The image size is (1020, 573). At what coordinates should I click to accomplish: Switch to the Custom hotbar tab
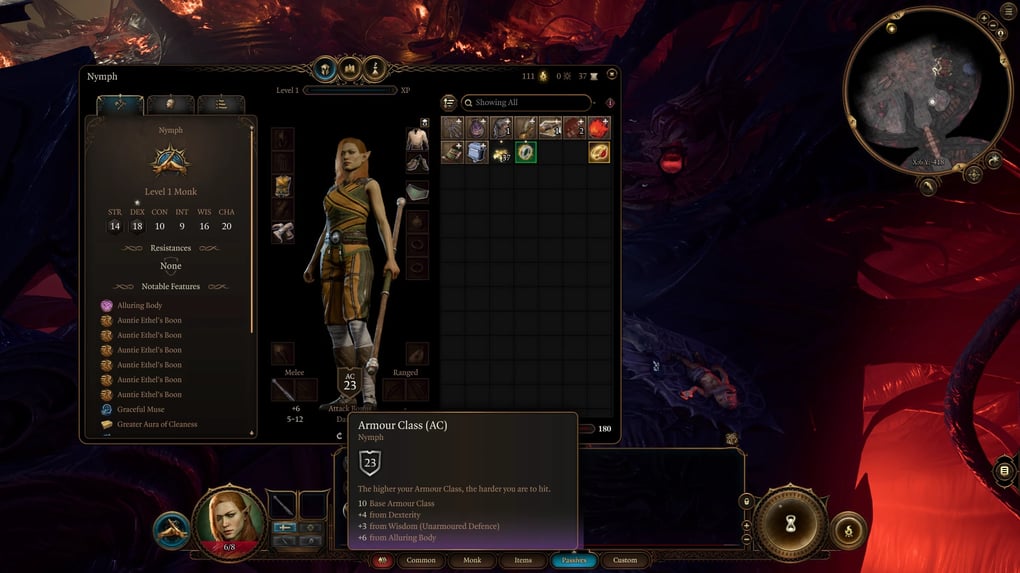[625, 560]
